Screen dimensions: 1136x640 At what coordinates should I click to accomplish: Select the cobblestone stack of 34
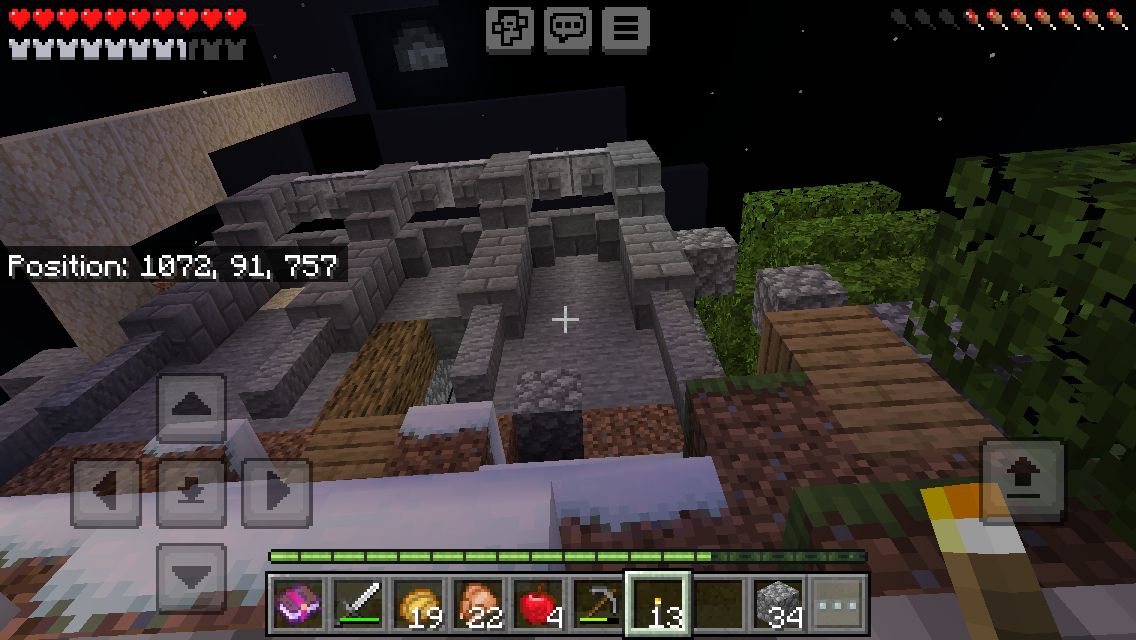778,605
